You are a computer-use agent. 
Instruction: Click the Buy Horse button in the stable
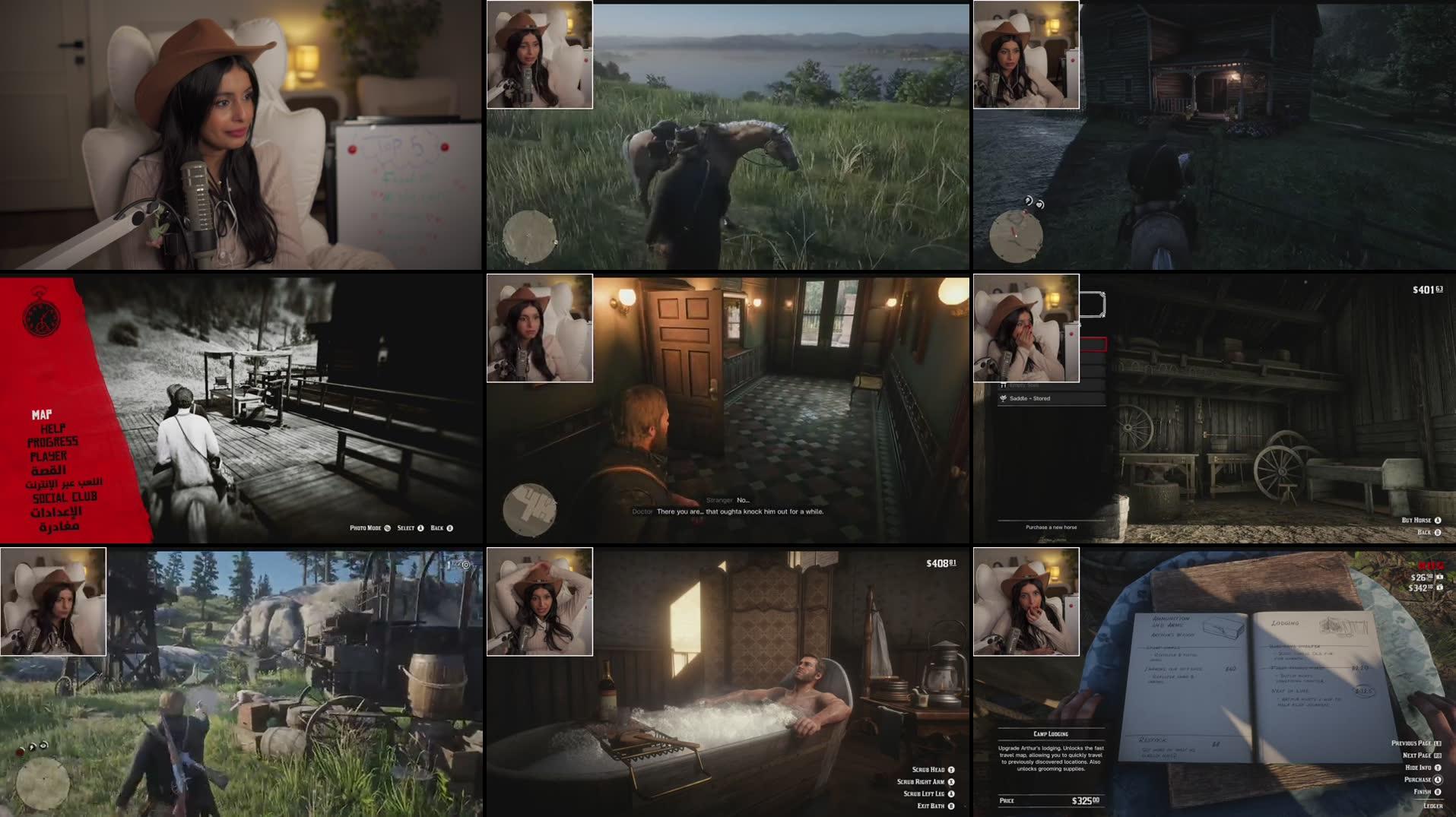click(1416, 521)
